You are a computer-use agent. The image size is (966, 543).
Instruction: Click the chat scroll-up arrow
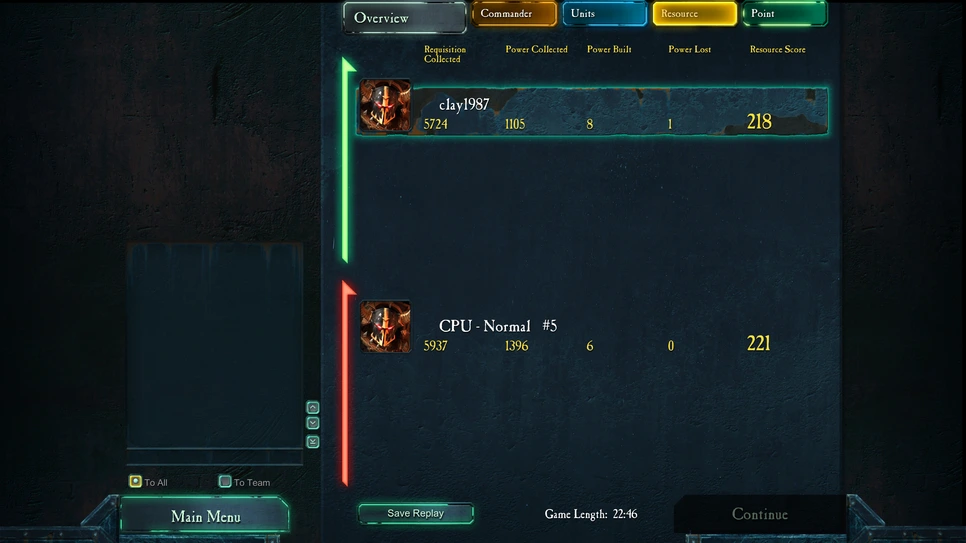pyautogui.click(x=313, y=407)
